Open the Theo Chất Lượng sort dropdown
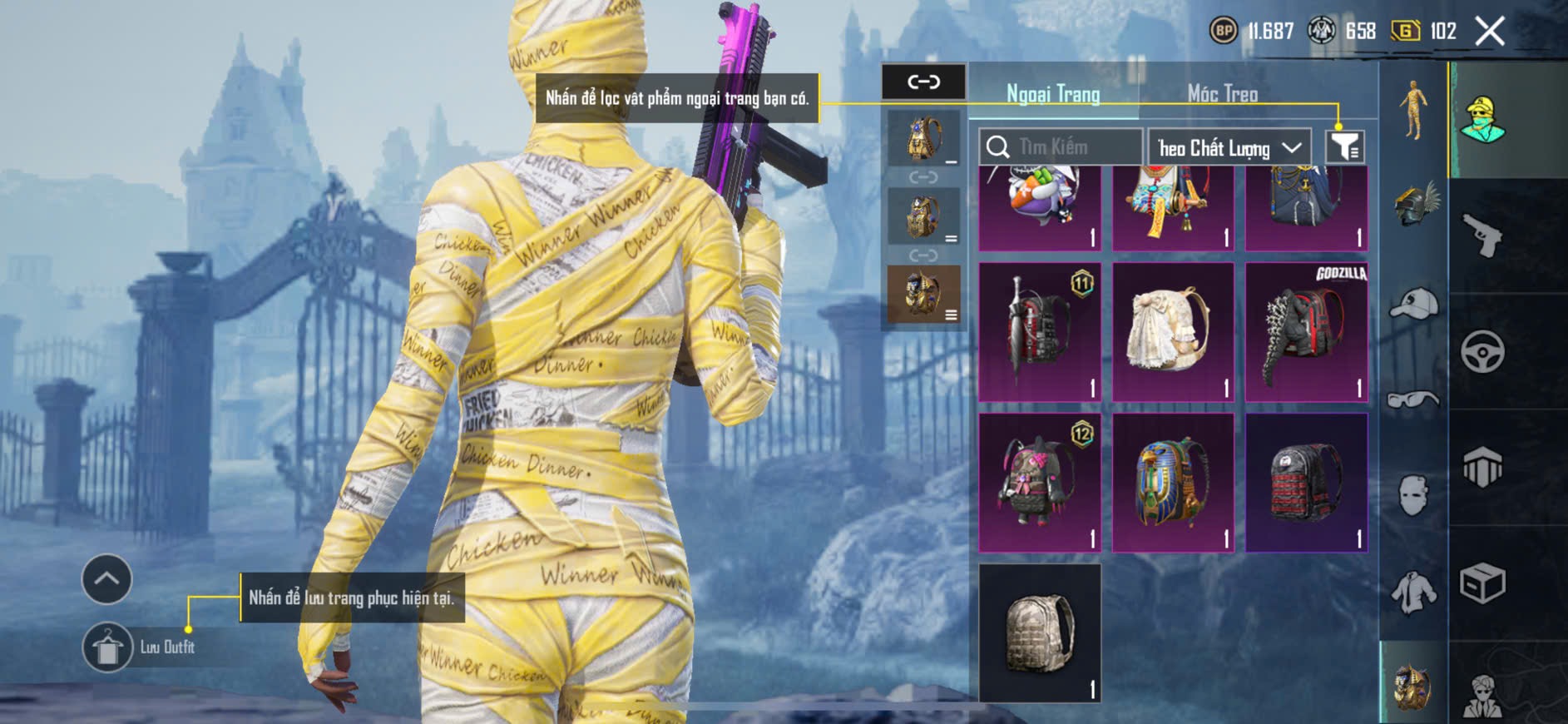Viewport: 1568px width, 724px height. [x=1229, y=148]
